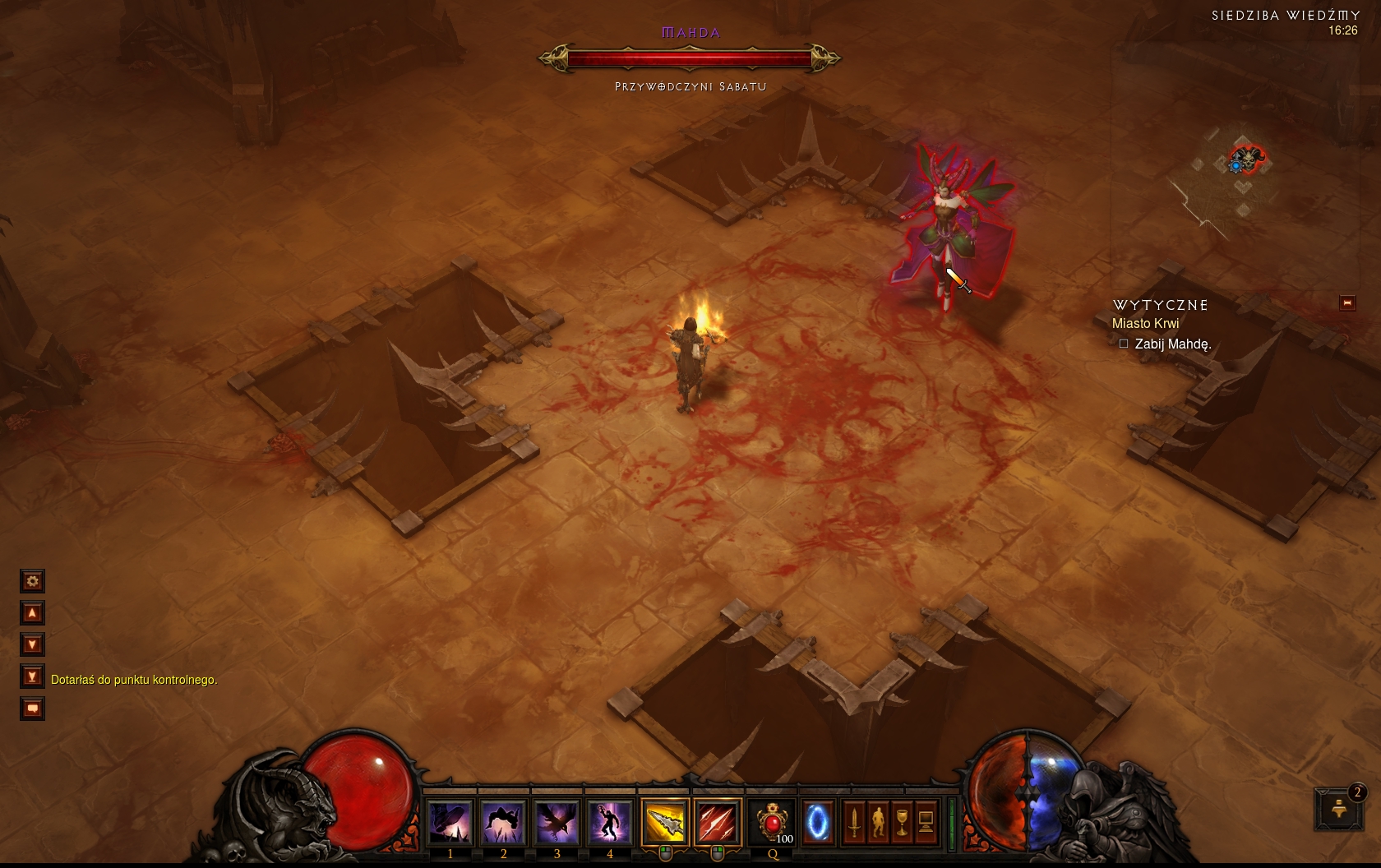Select the Miasto Krwi quest title
The image size is (1381, 868).
point(1145,324)
